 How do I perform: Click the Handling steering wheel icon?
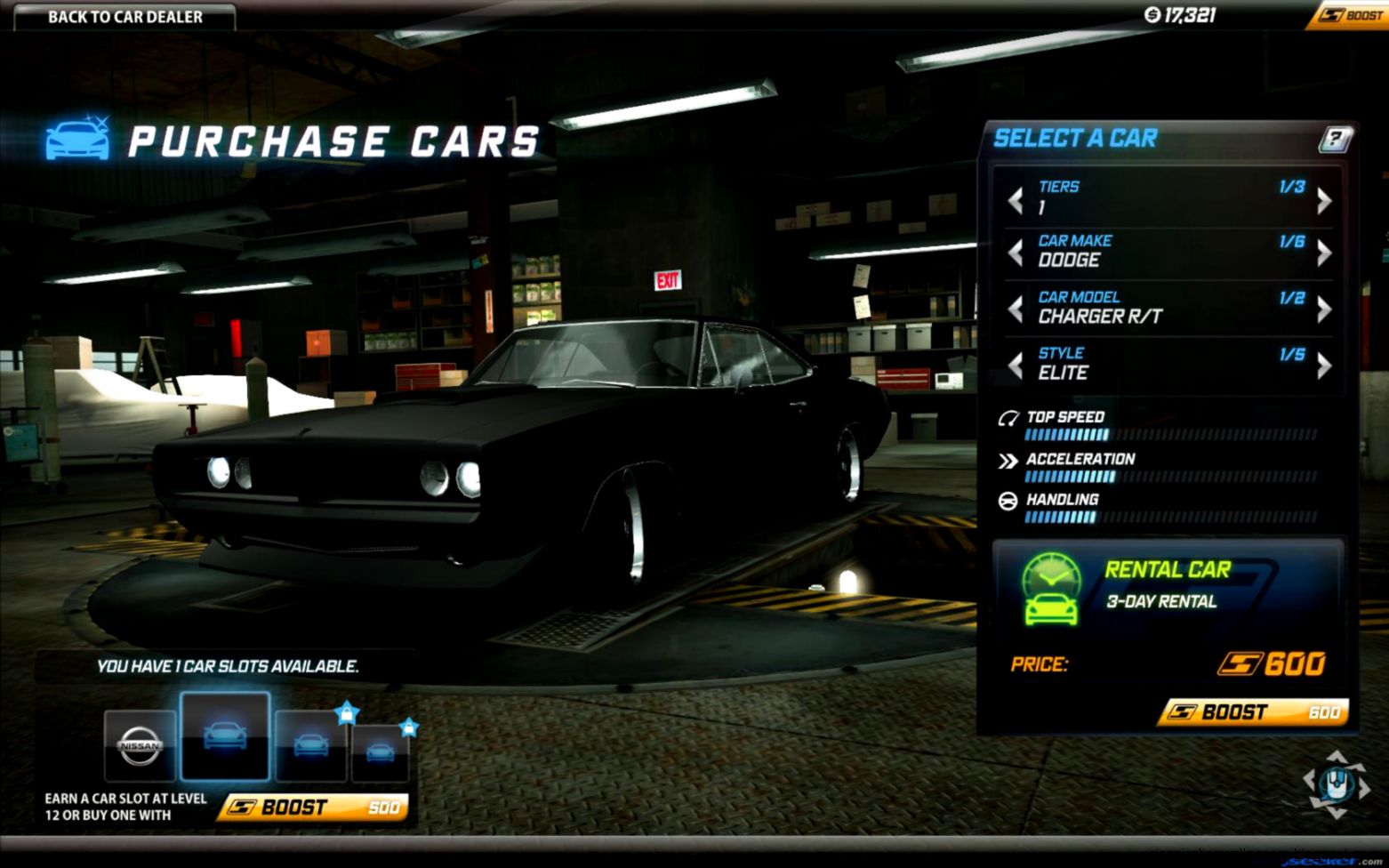click(x=1008, y=500)
